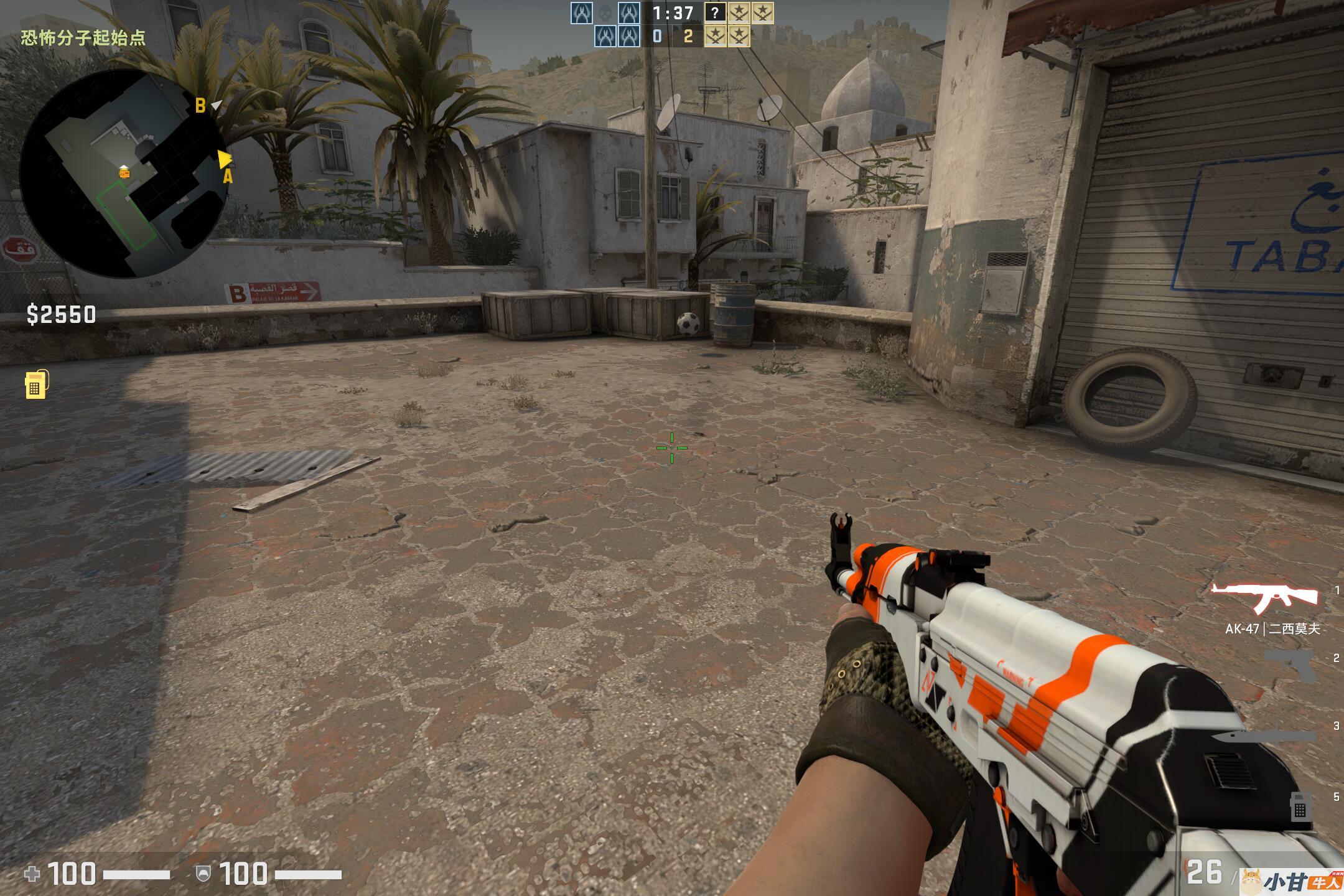The width and height of the screenshot is (1344, 896).
Task: Click the question mark player avatar
Action: tap(715, 12)
